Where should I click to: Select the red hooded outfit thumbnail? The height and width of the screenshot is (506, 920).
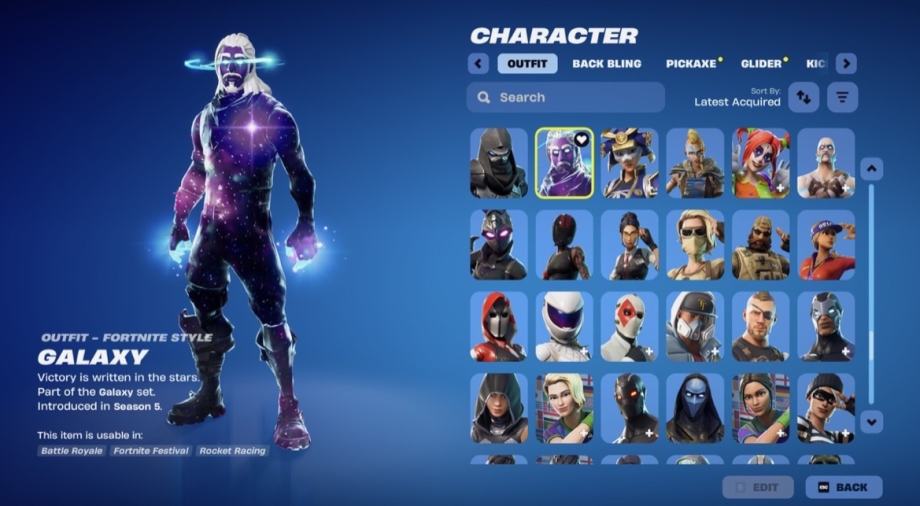pyautogui.click(x=499, y=326)
